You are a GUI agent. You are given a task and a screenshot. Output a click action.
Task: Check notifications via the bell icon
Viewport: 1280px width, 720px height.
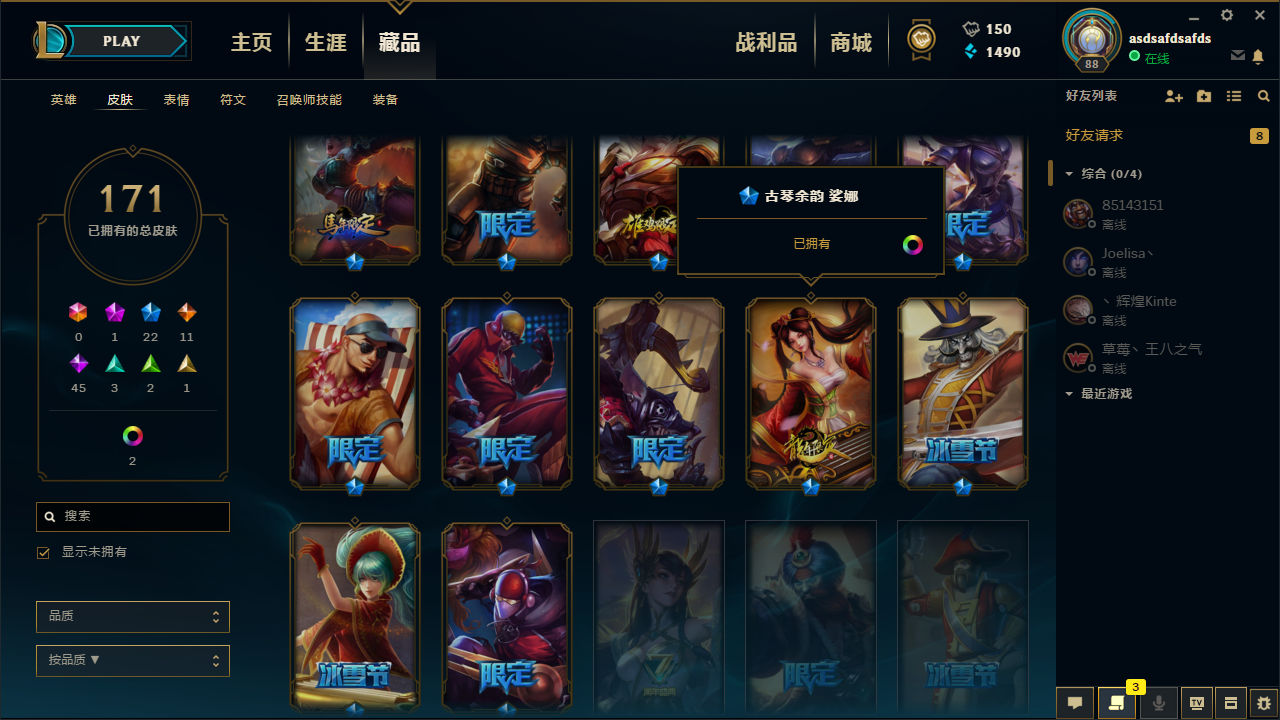tap(1258, 57)
